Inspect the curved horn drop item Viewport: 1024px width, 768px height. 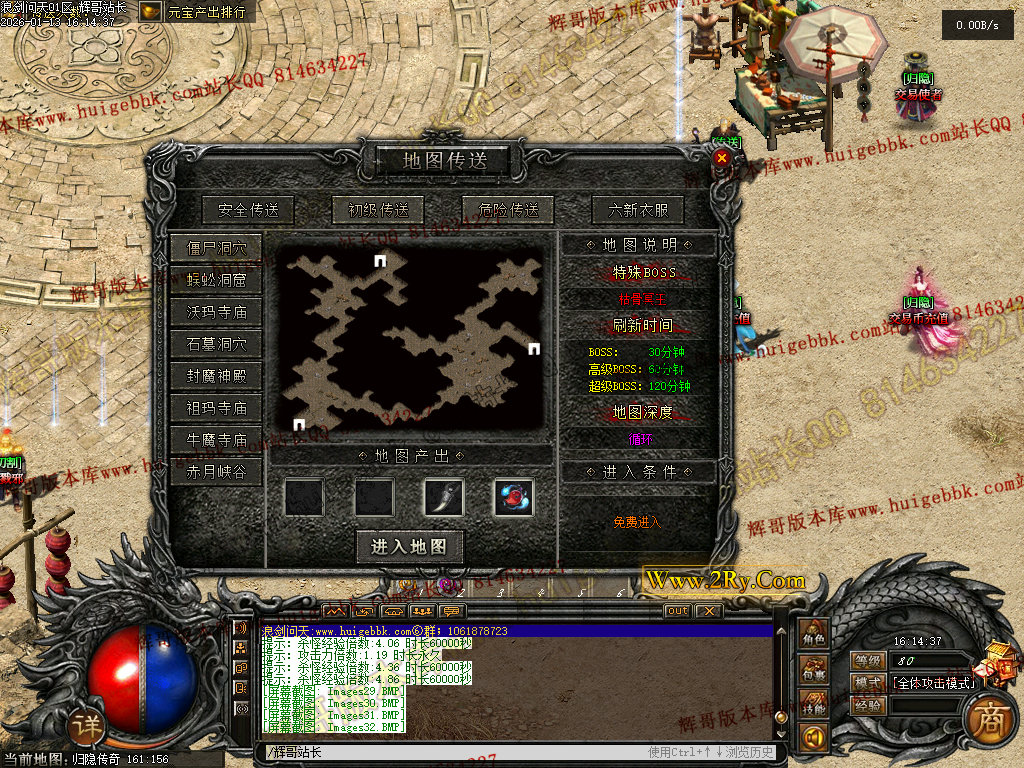[x=444, y=497]
